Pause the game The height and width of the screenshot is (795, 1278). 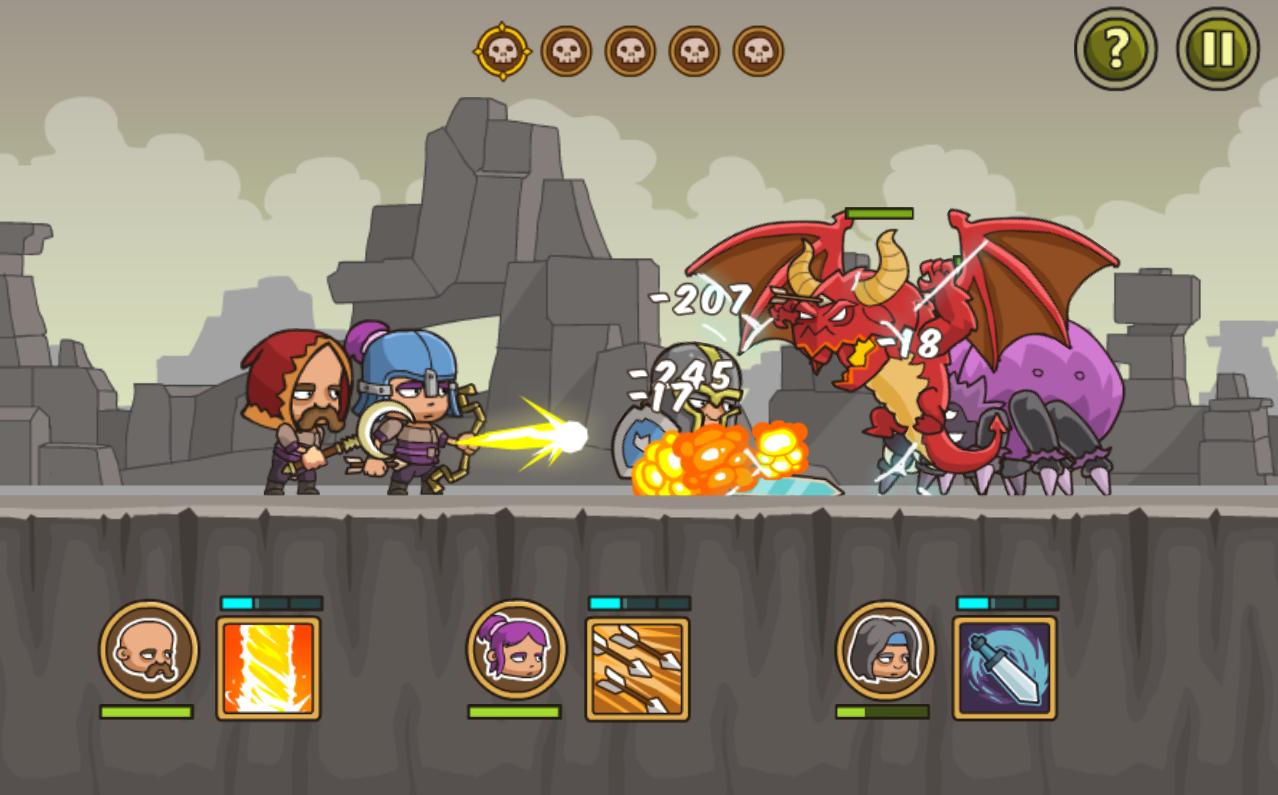[x=1217, y=48]
